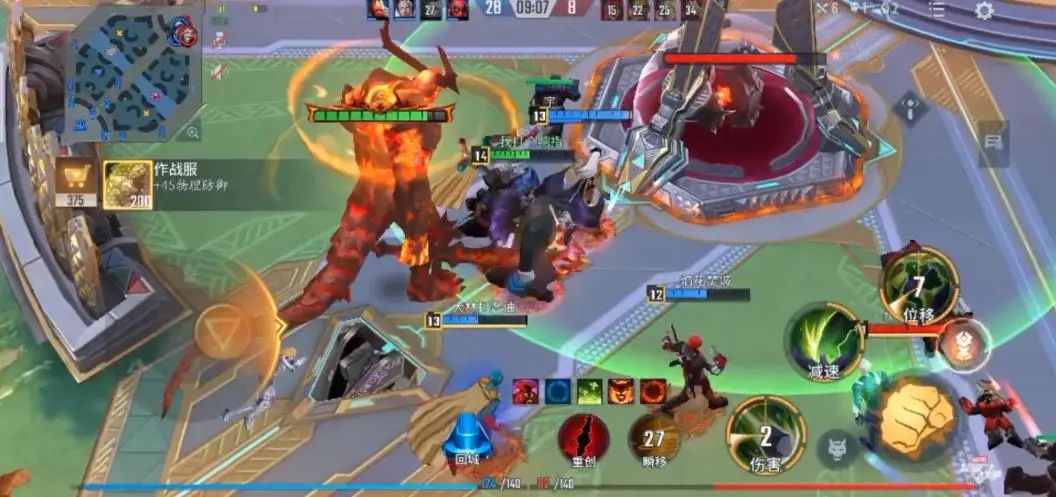Activate the 位移 dash skill
Viewport: 1056px width, 497px height.
click(x=918, y=284)
